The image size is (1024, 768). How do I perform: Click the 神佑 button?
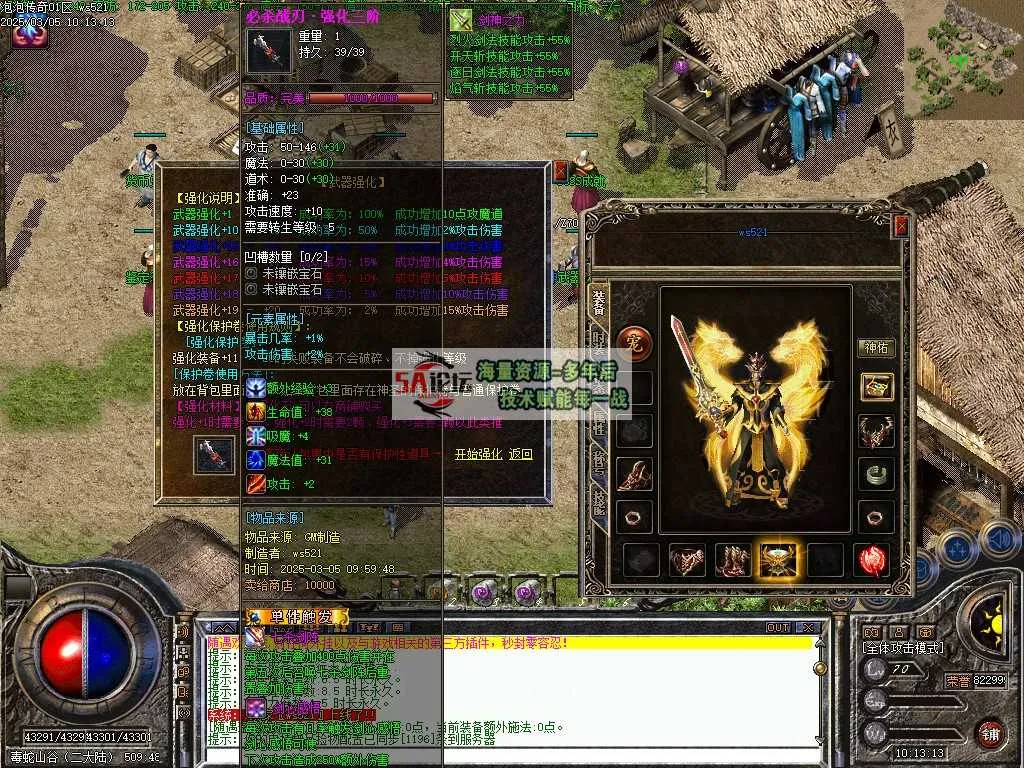click(876, 348)
